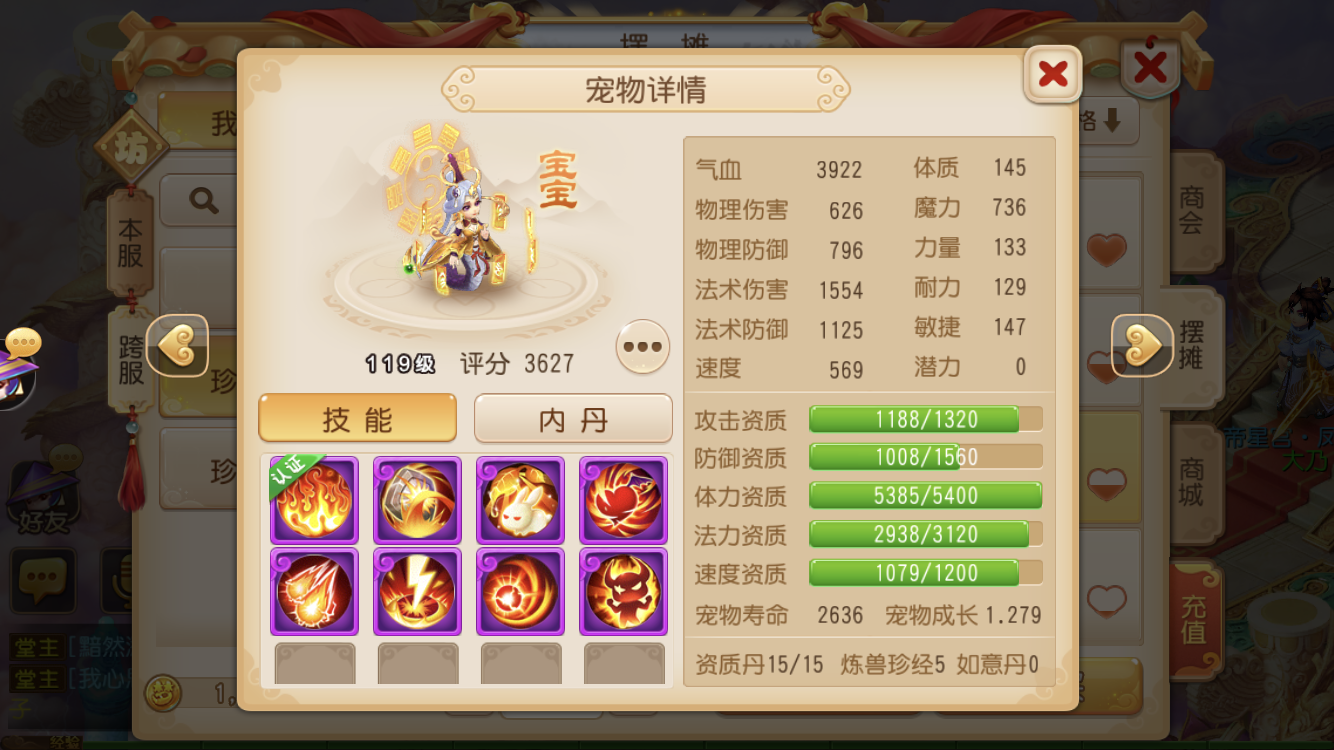Image resolution: width=1334 pixels, height=750 pixels.
Task: Open the more options ellipsis bubble
Action: point(642,346)
